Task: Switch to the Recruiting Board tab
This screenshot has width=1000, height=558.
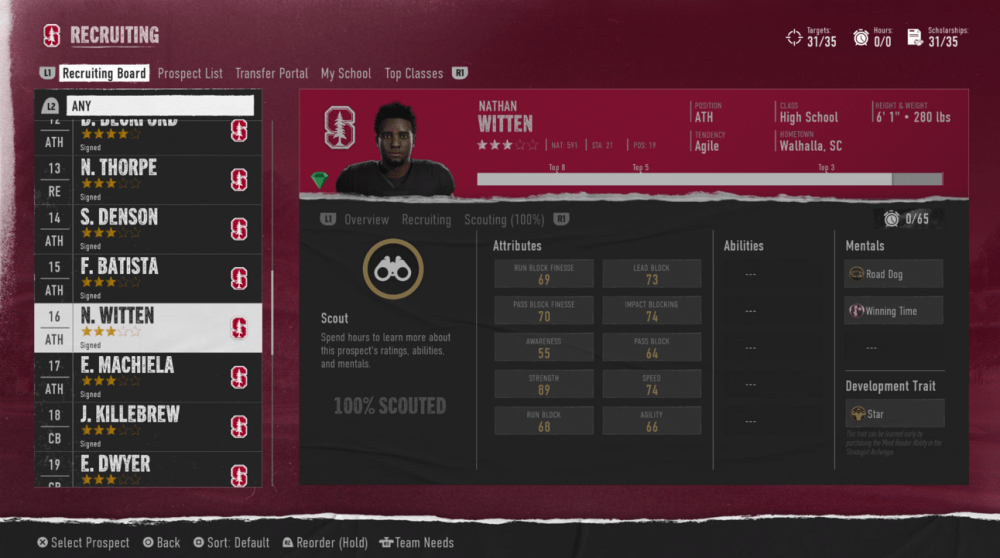Action: [x=104, y=73]
